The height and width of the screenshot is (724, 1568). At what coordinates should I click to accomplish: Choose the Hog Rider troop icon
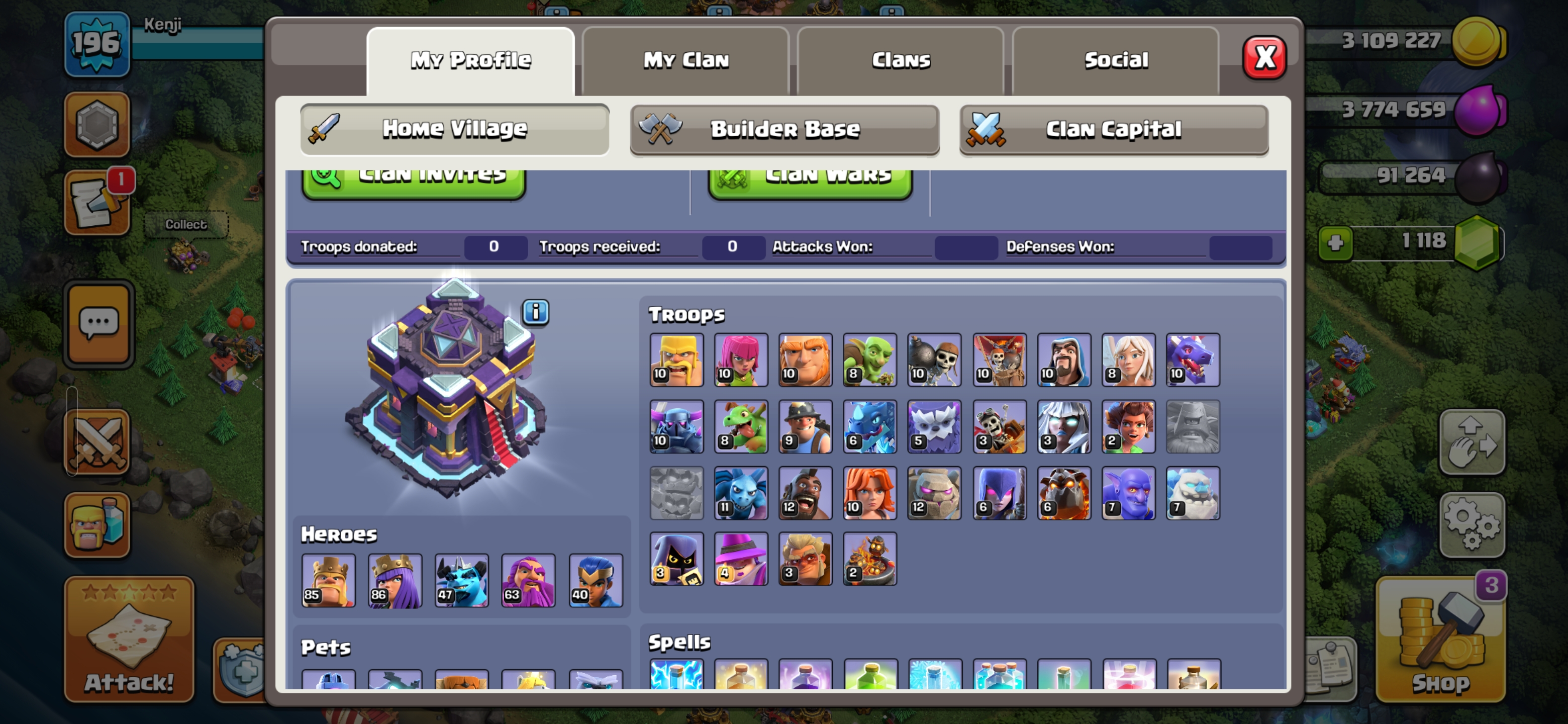click(x=805, y=493)
